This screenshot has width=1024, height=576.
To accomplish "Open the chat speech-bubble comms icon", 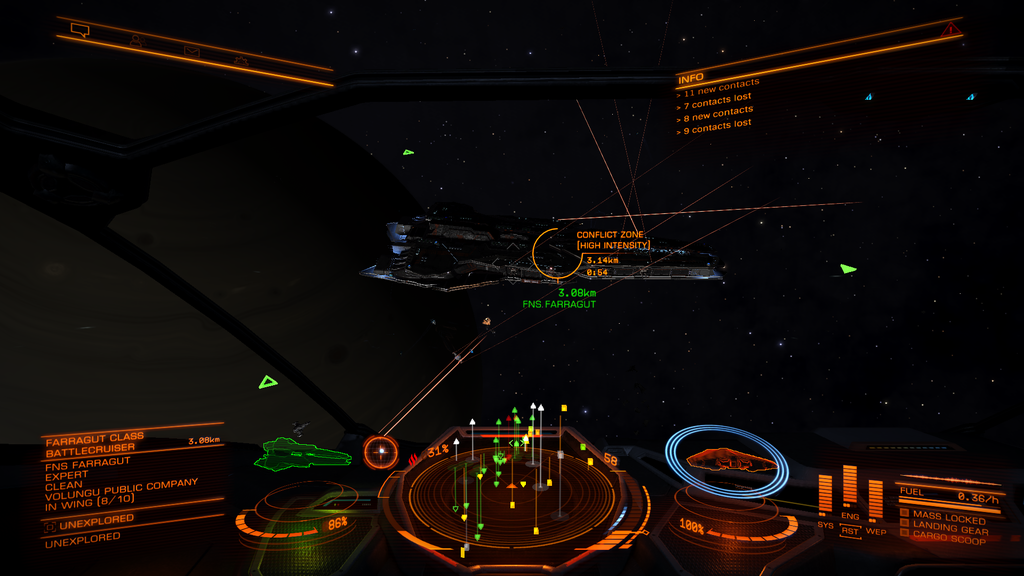I will tap(81, 30).
